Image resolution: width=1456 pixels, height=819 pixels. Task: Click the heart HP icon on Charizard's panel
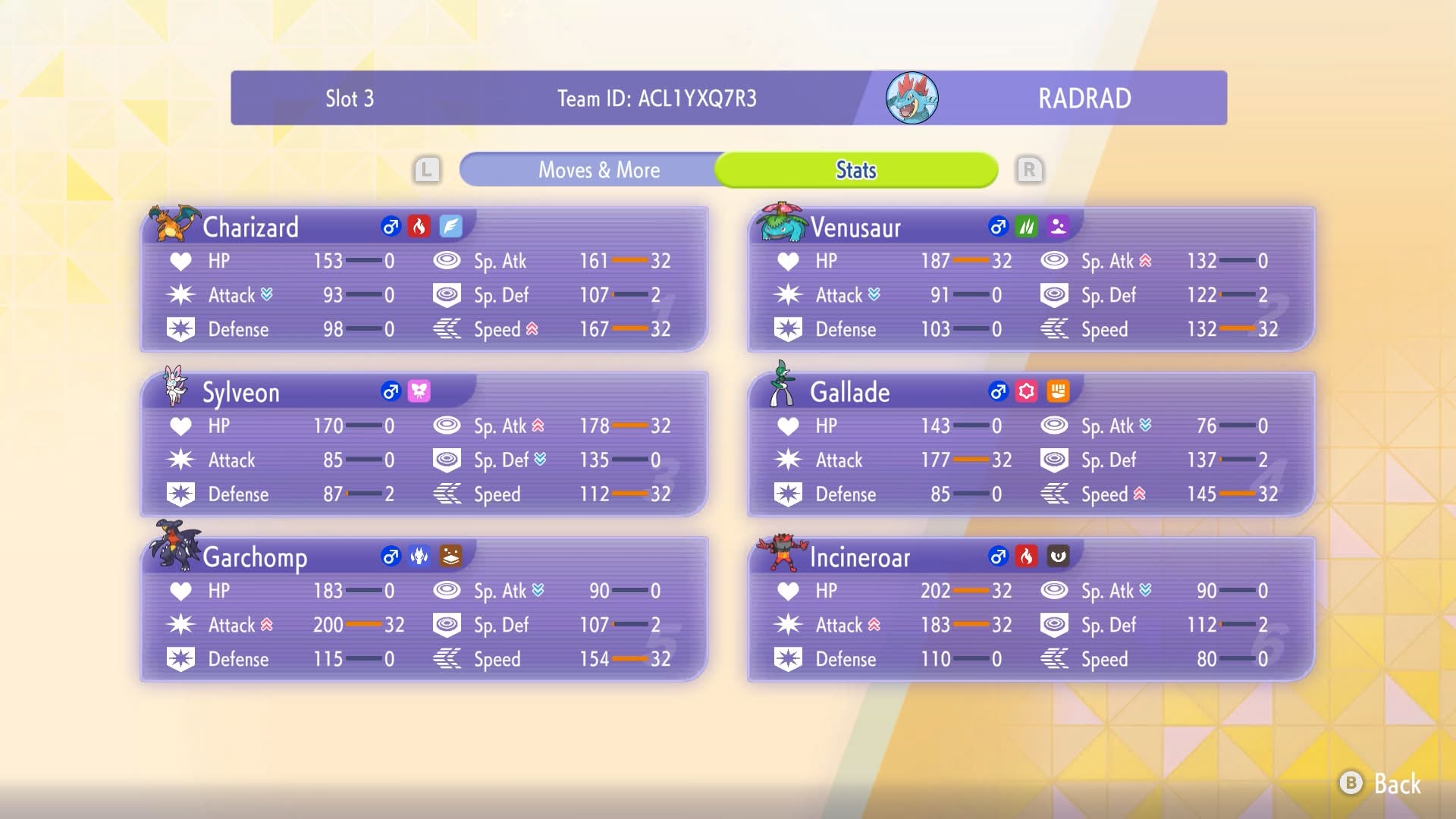(x=180, y=260)
